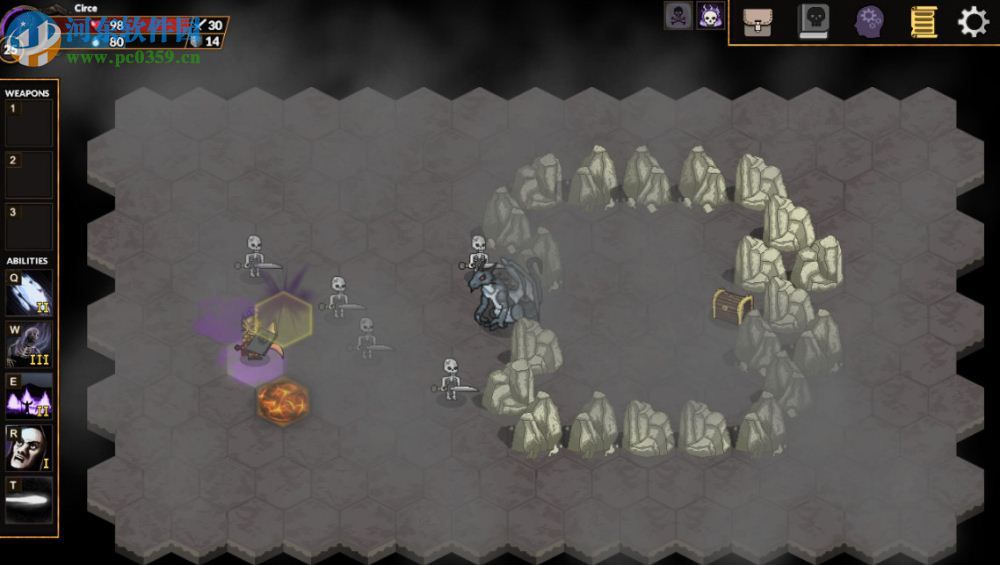
Task: Select weapon slot 1
Action: (30, 124)
